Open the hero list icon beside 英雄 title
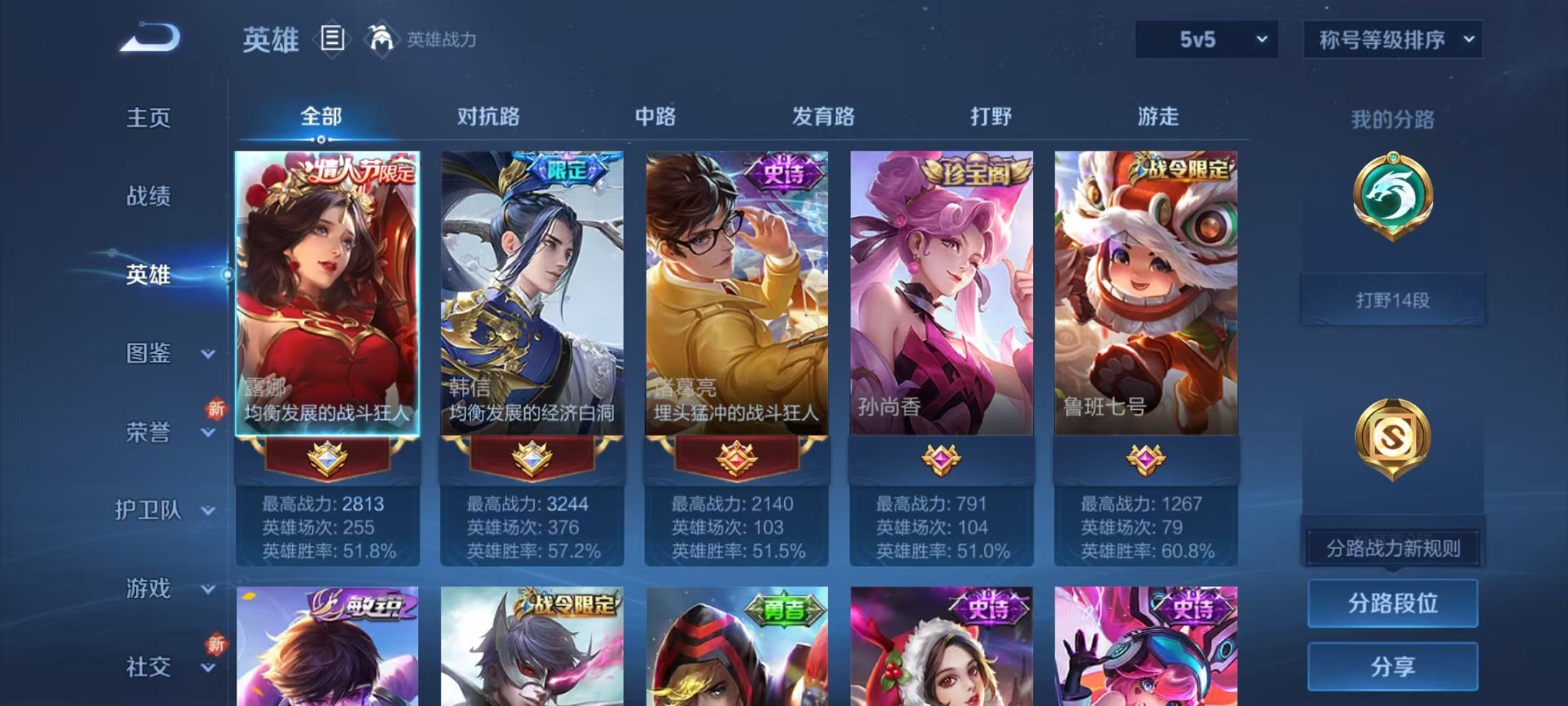Viewport: 1568px width, 706px height. tap(332, 40)
